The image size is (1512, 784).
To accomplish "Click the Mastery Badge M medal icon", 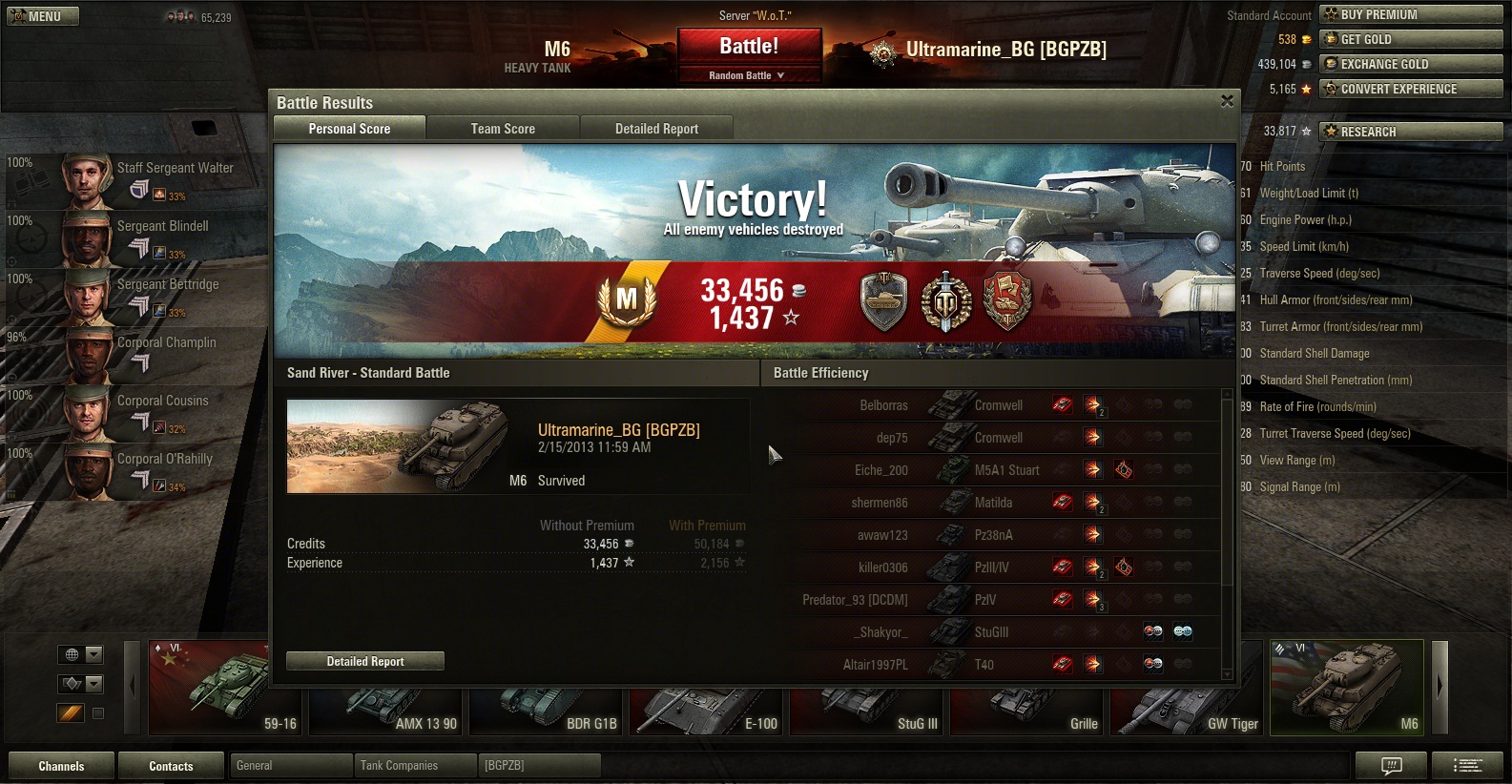I will (x=627, y=301).
